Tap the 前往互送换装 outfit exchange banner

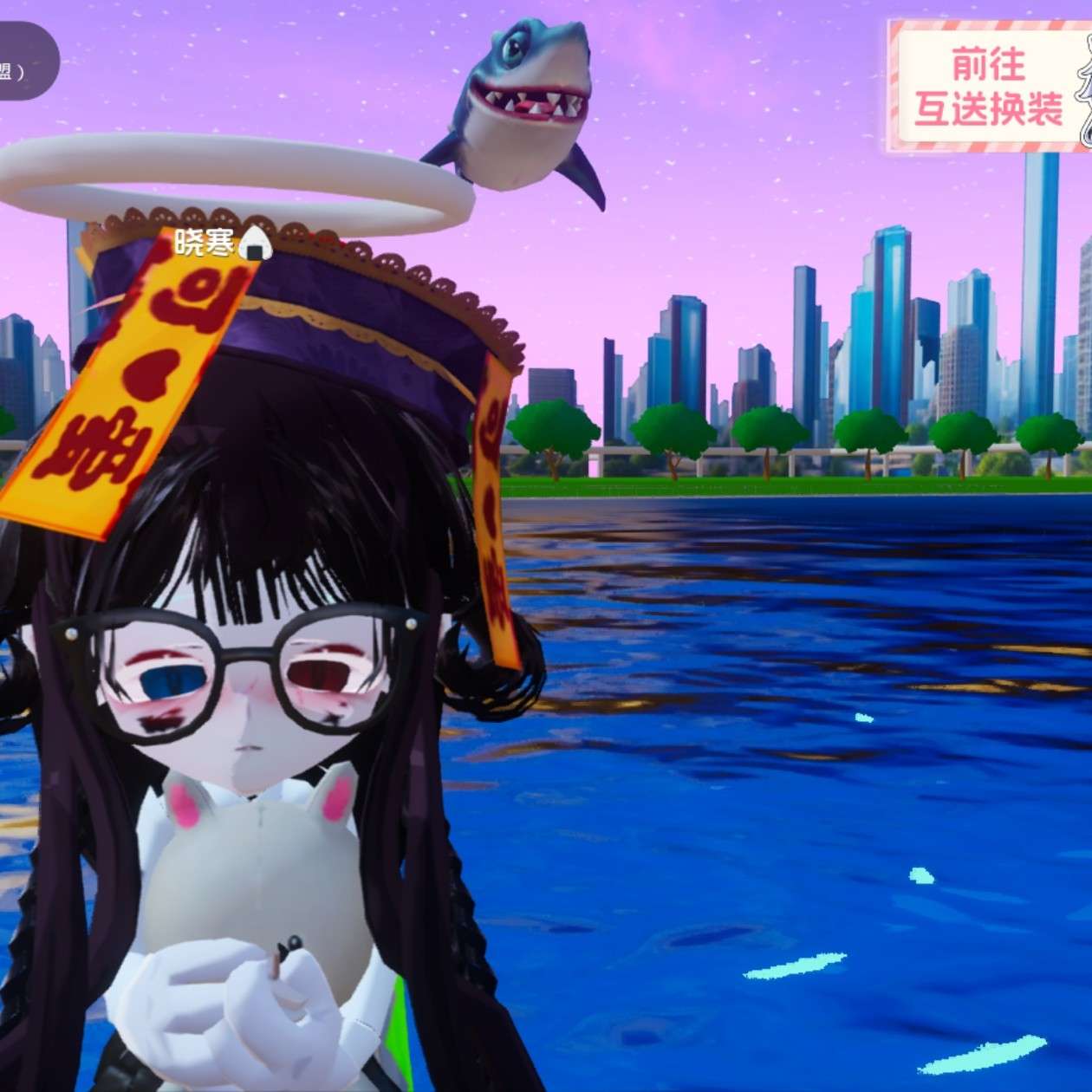click(x=989, y=87)
